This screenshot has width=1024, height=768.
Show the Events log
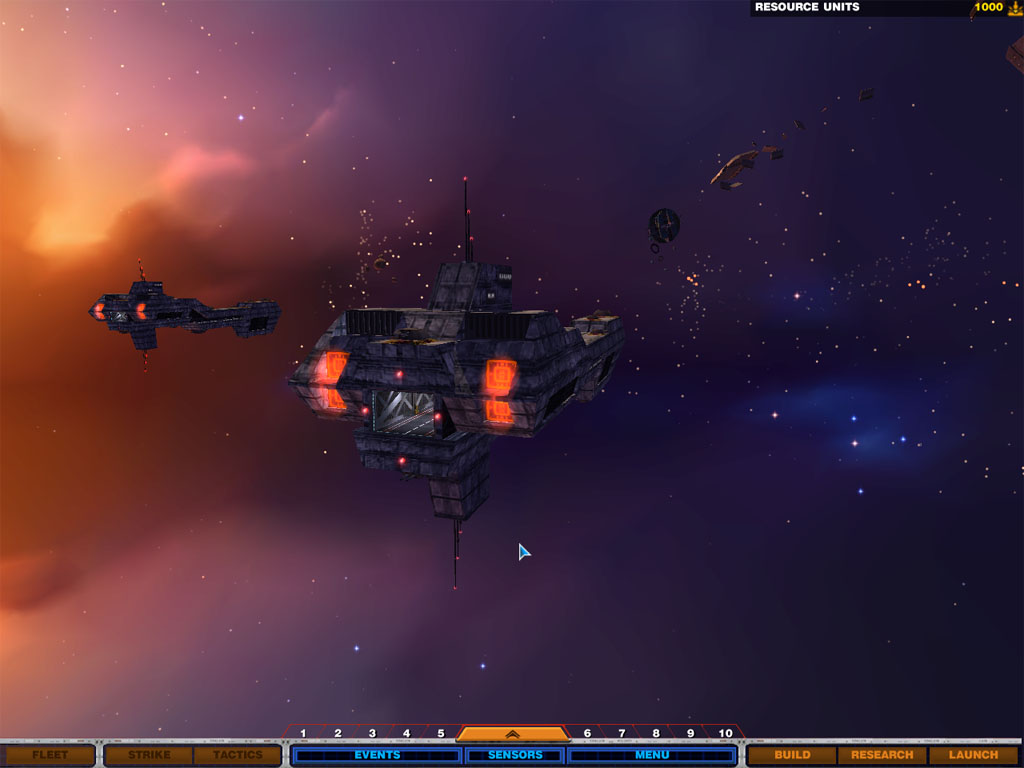click(377, 755)
